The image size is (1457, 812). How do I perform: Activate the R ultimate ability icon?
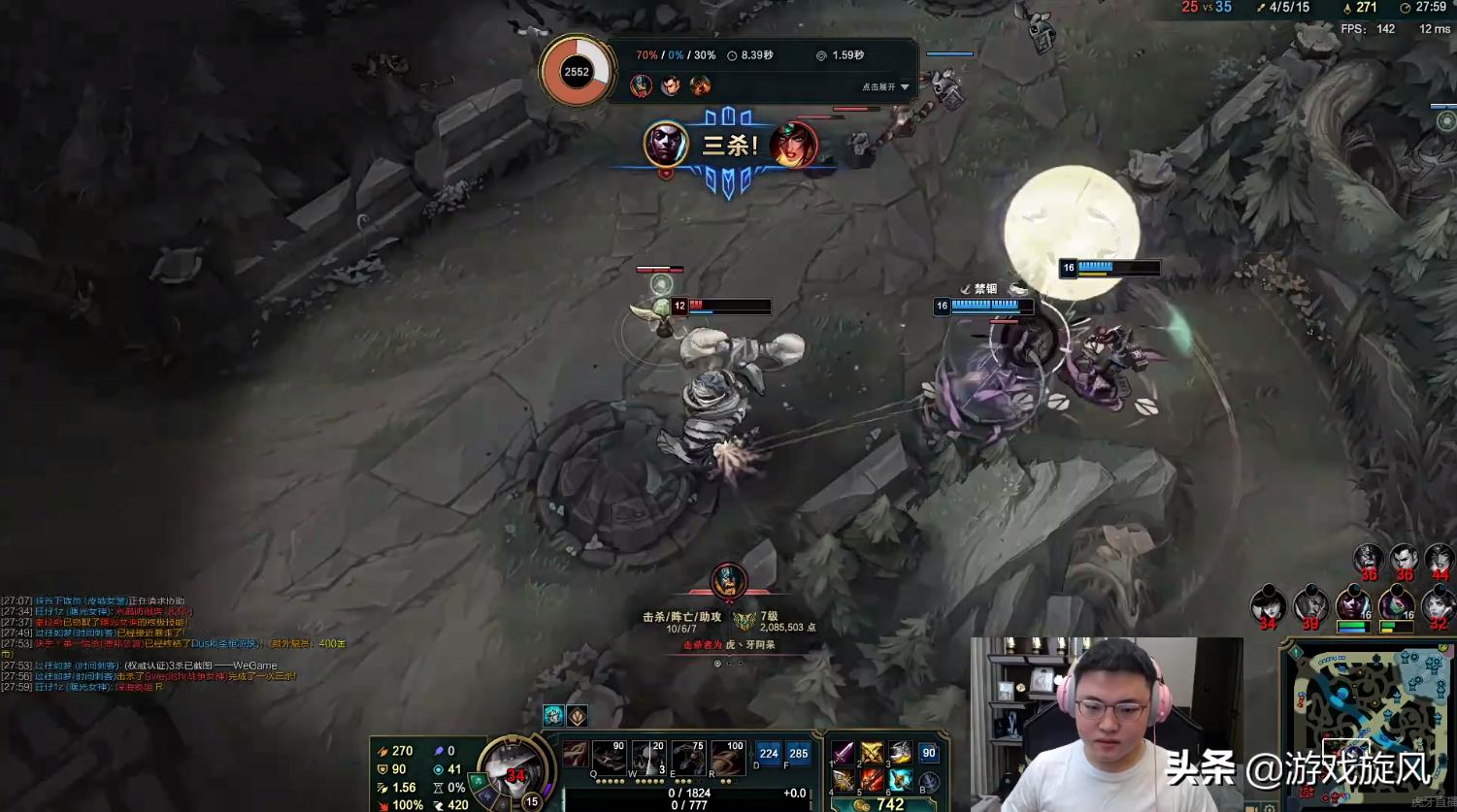728,758
